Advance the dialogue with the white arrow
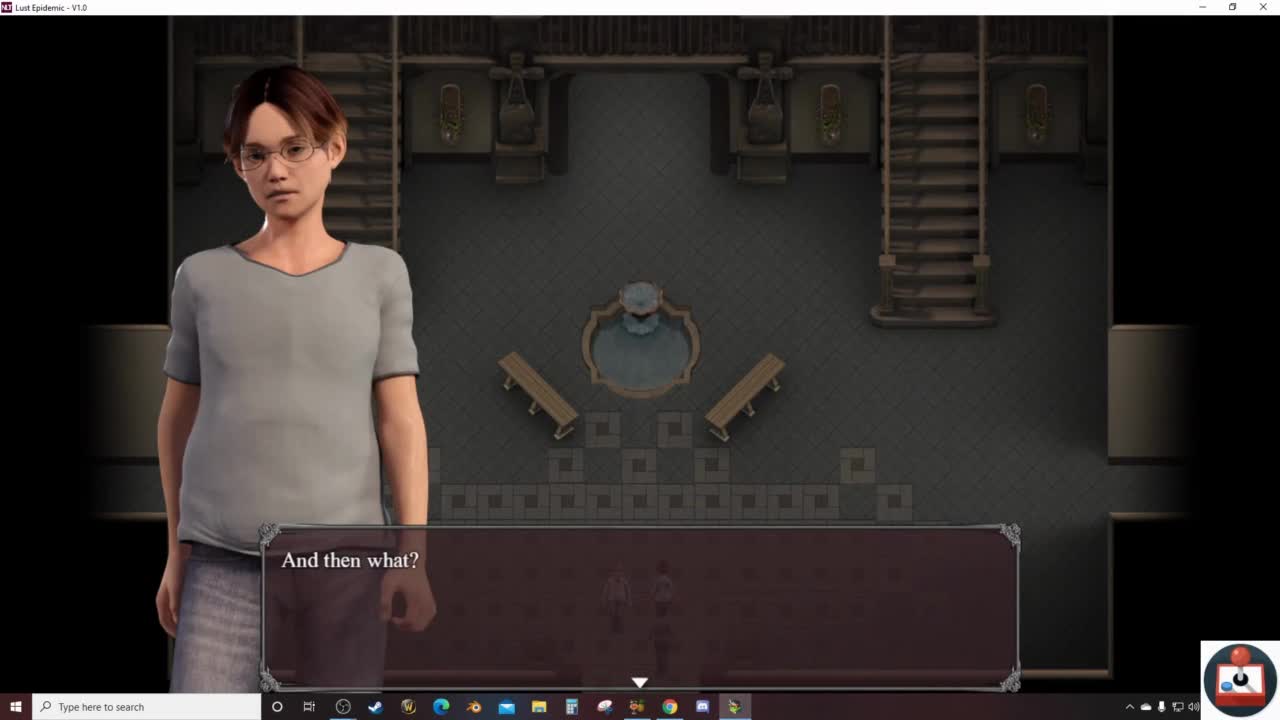Image resolution: width=1280 pixels, height=720 pixels. 640,682
